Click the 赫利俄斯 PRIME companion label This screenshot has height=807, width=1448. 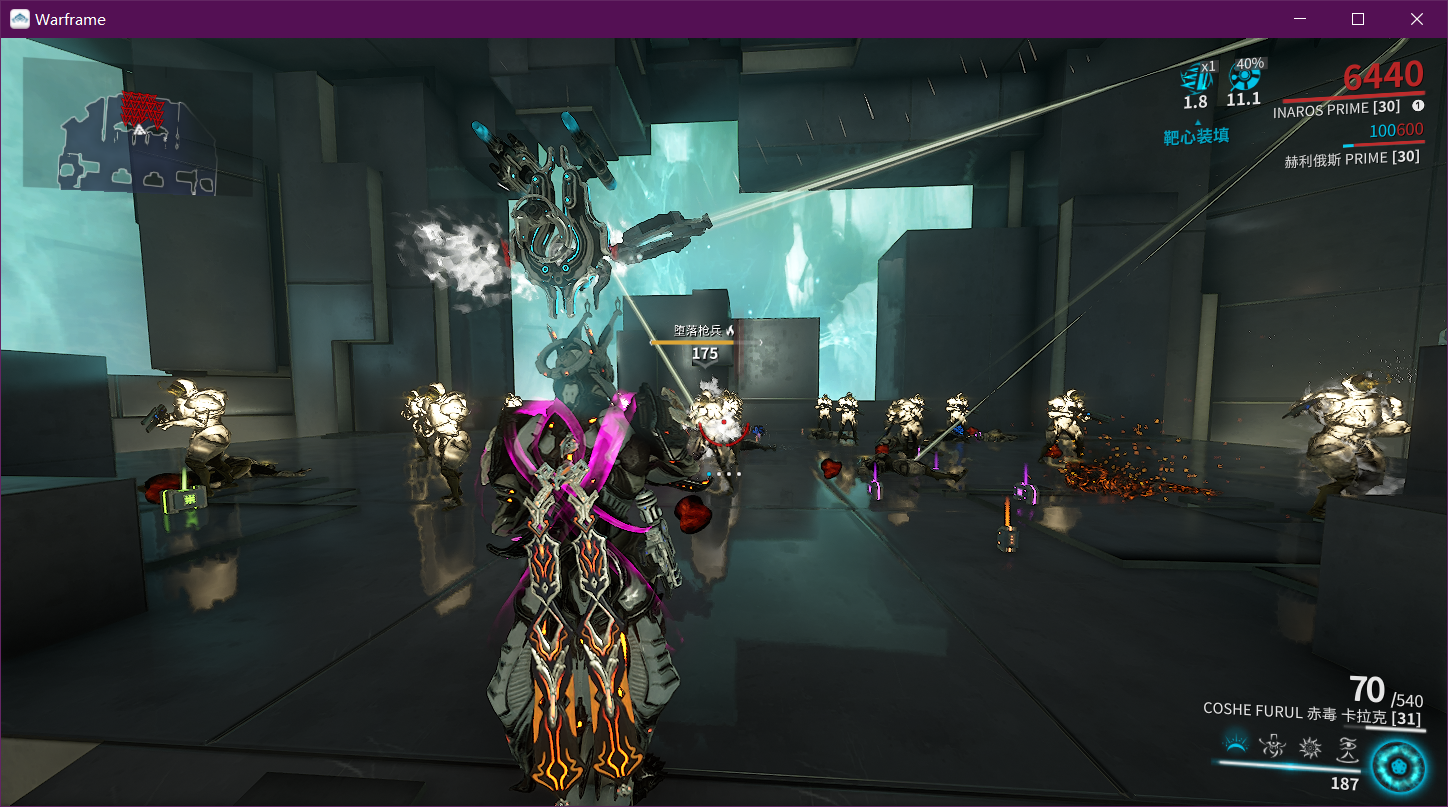(x=1352, y=157)
